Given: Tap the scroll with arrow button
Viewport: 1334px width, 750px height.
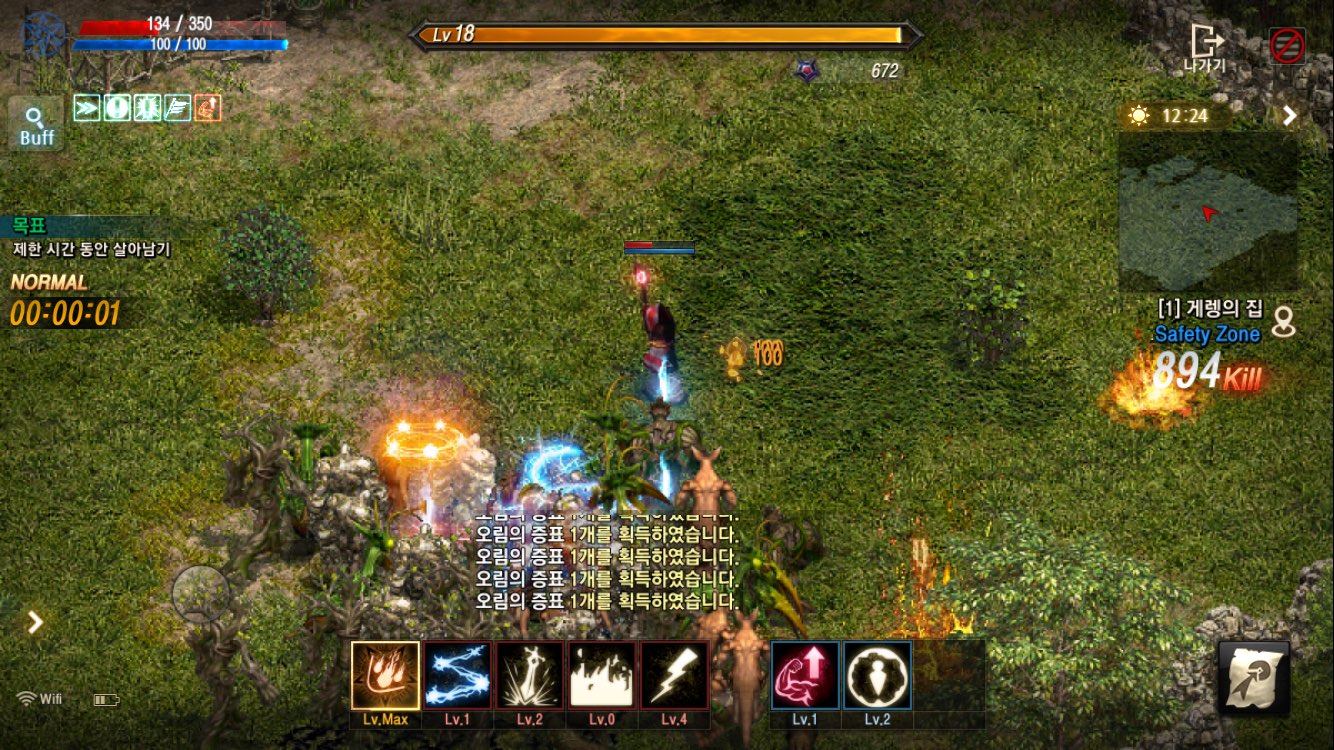Looking at the screenshot, I should tap(1254, 677).
